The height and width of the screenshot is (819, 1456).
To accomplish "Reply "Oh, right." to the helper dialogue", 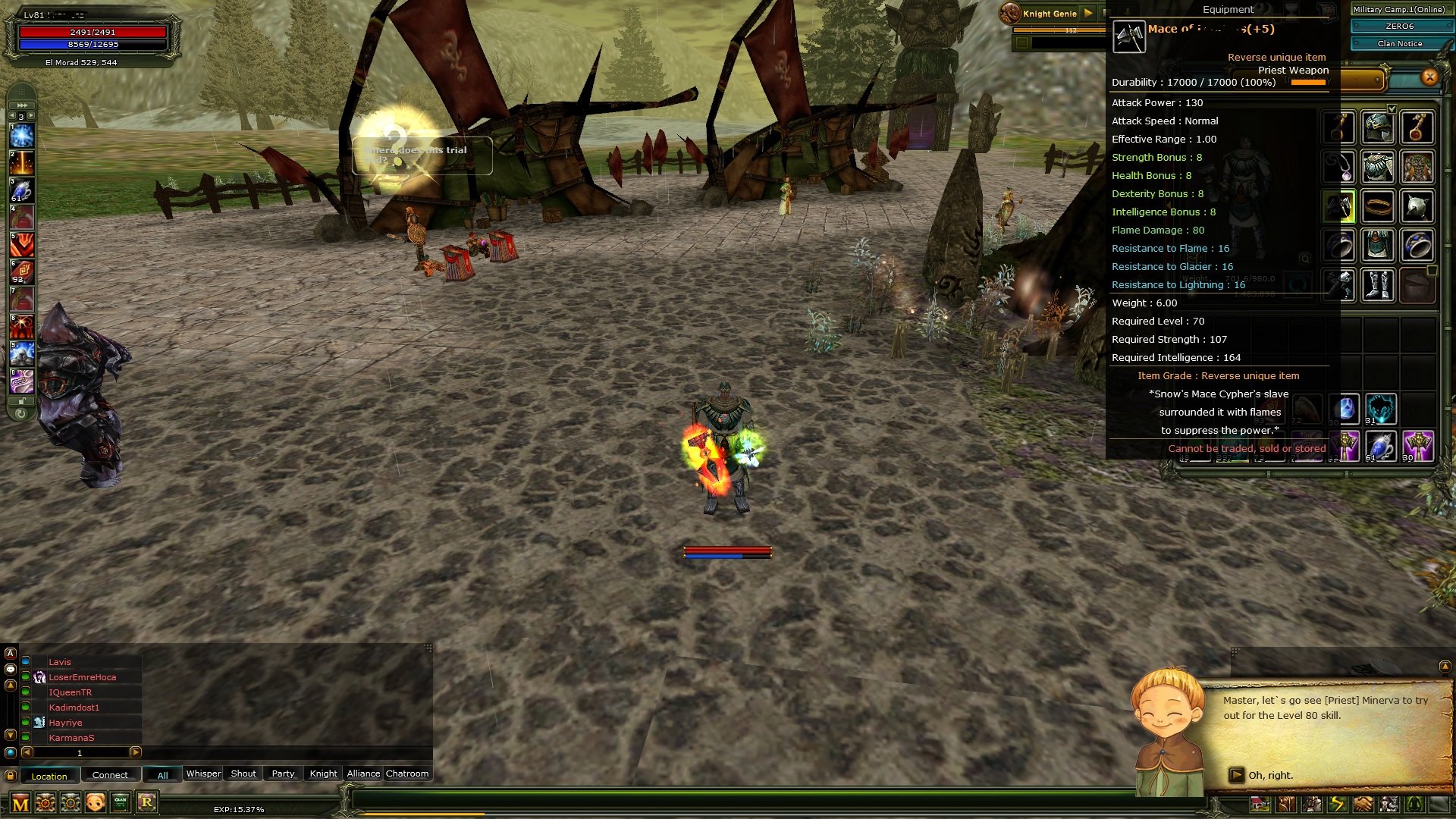I will [1270, 775].
